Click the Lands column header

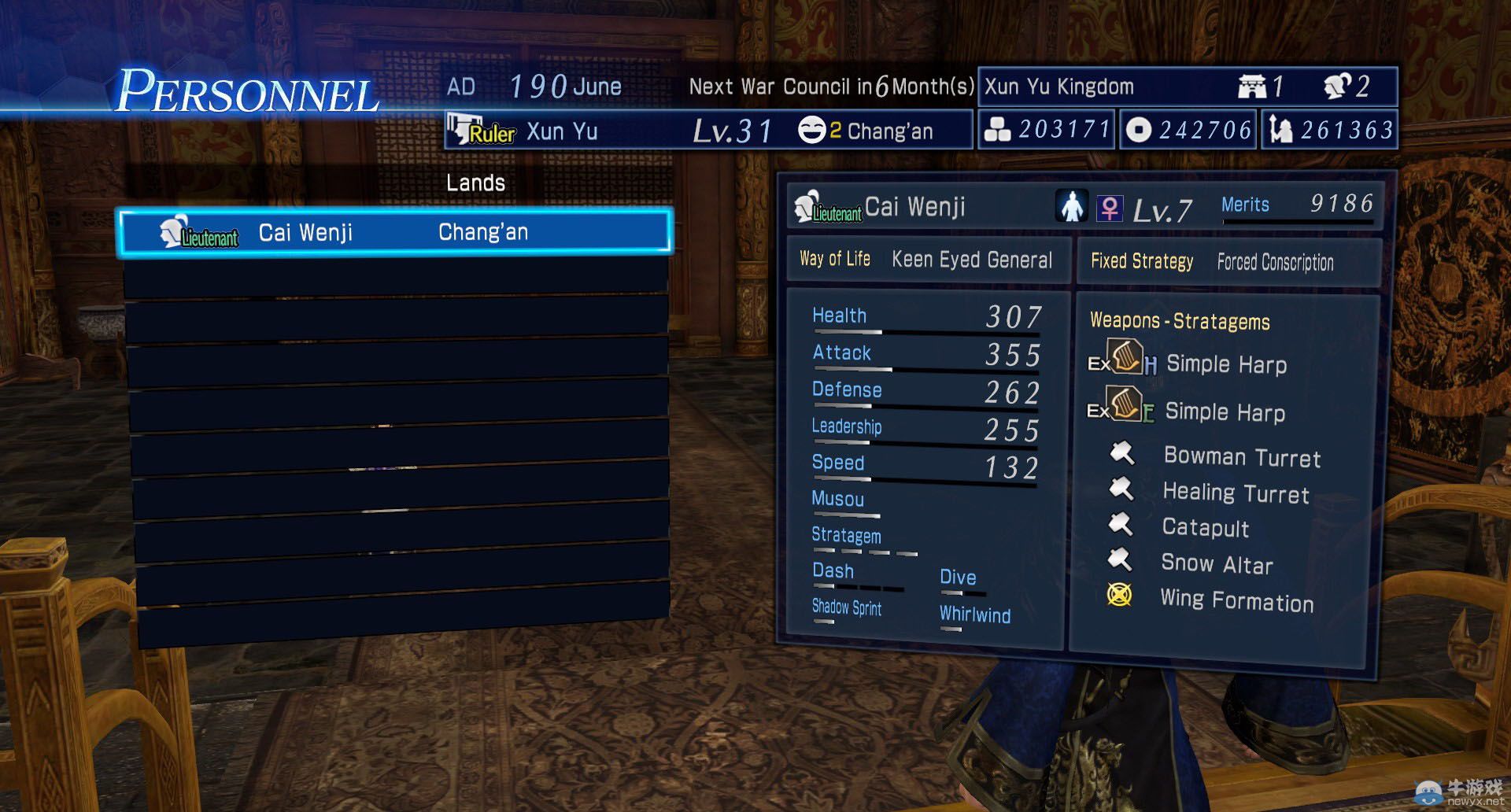tap(475, 183)
